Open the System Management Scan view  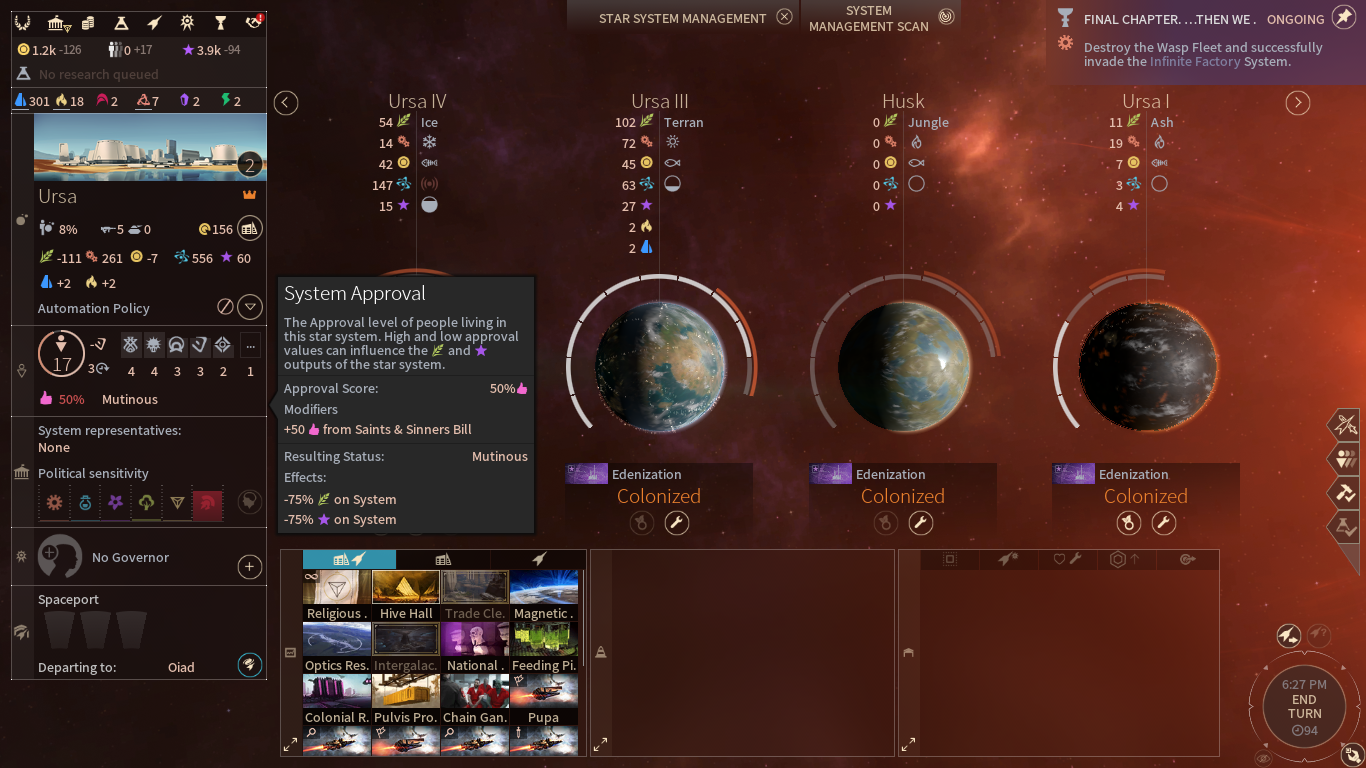tap(946, 17)
